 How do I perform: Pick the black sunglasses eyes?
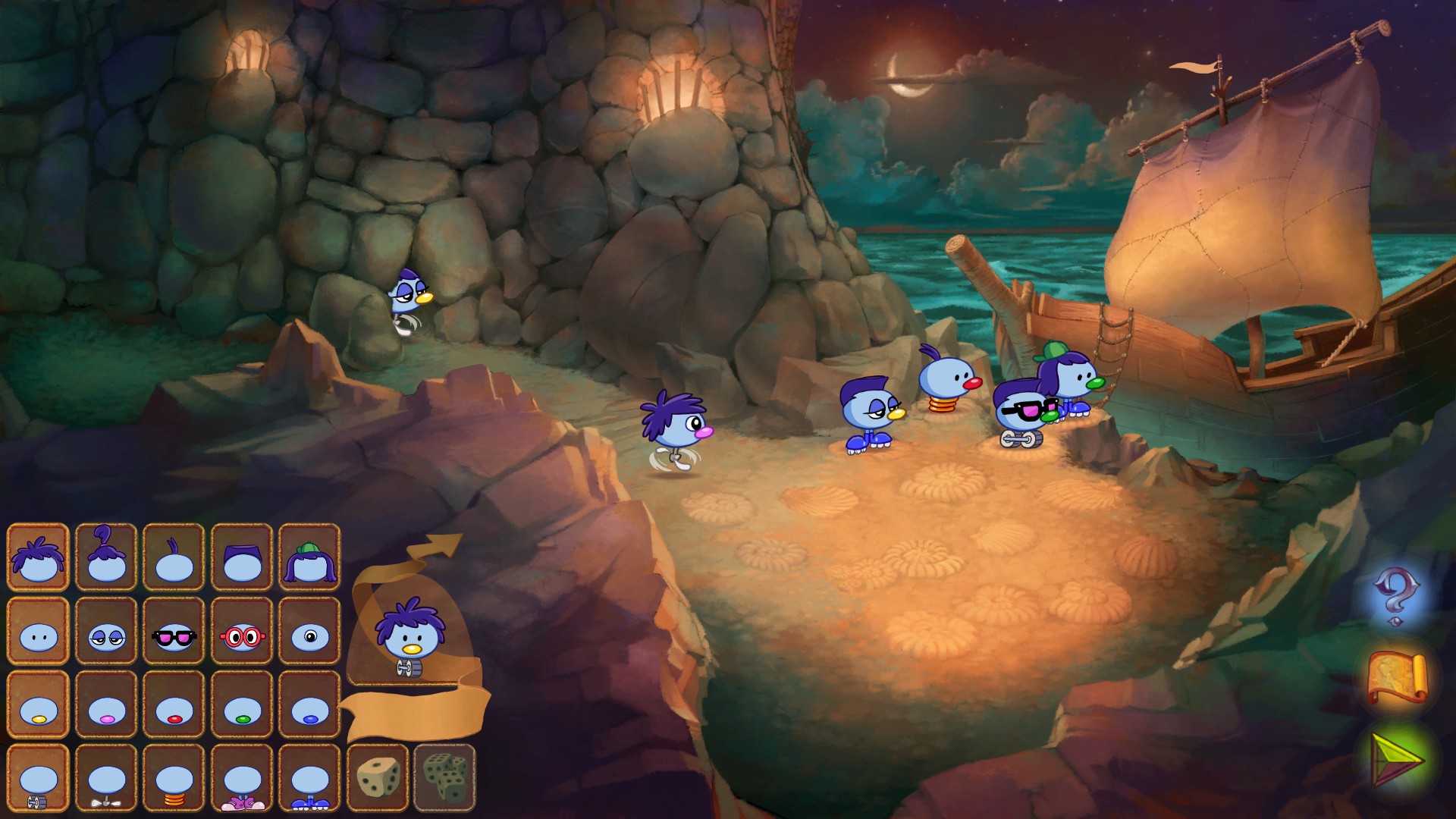pyautogui.click(x=174, y=631)
